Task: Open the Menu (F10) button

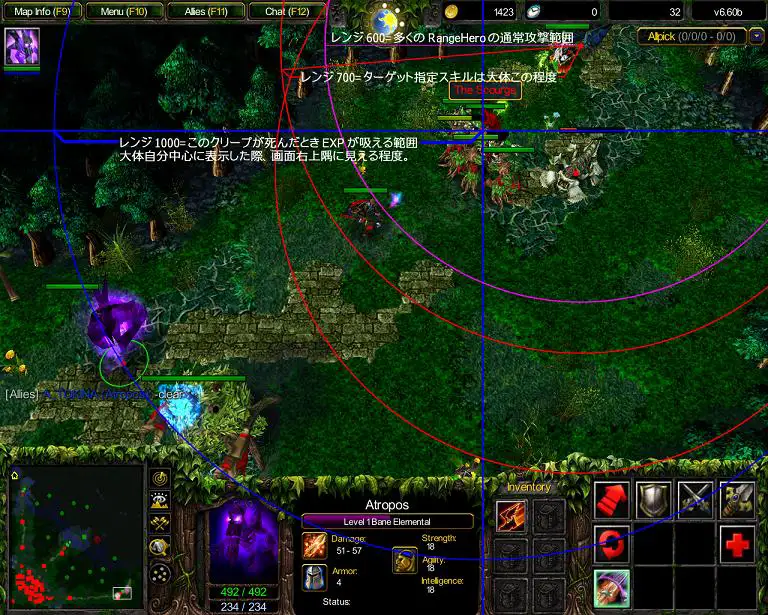Action: click(125, 12)
